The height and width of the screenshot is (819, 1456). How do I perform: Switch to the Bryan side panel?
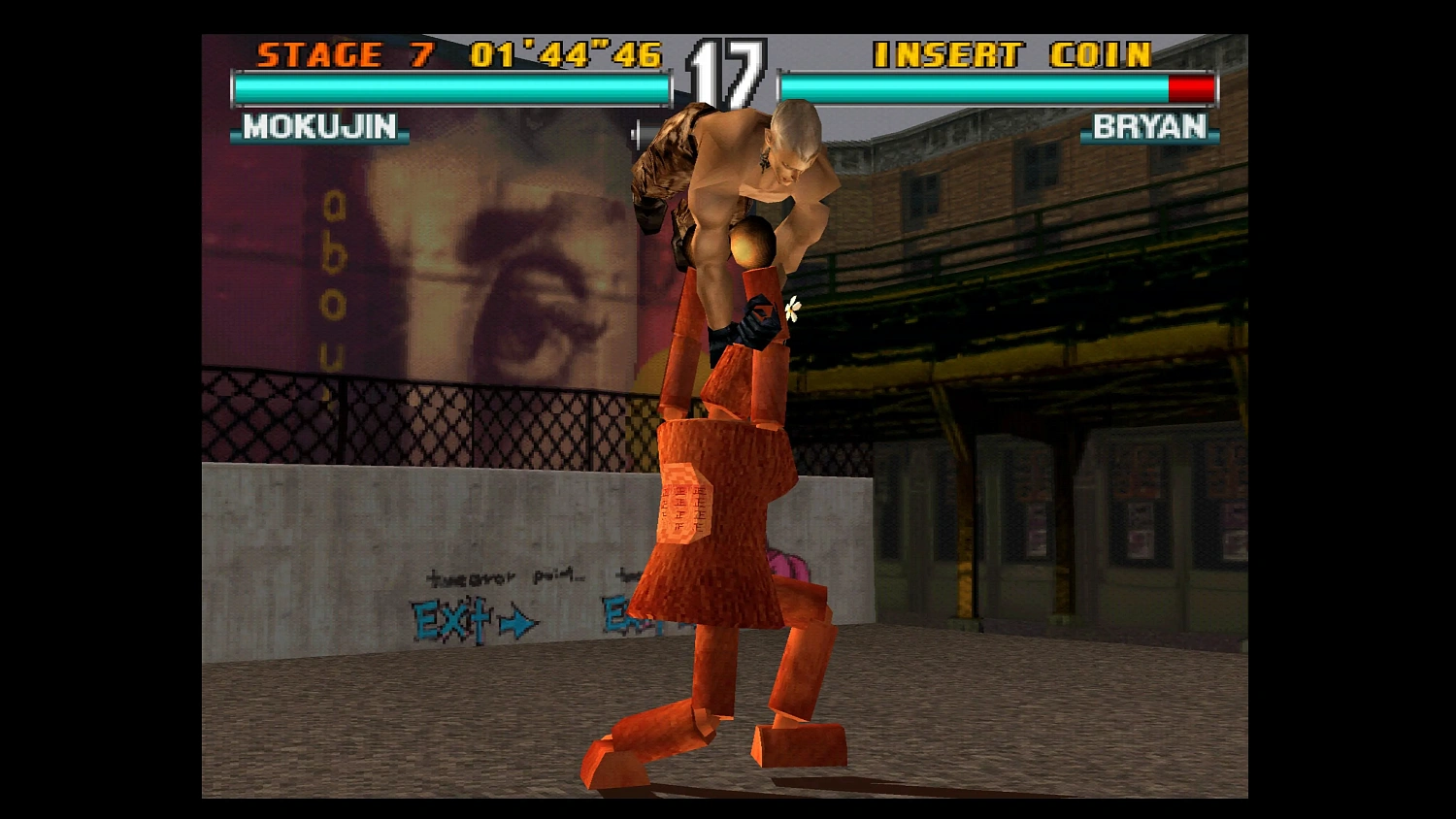click(x=1149, y=127)
